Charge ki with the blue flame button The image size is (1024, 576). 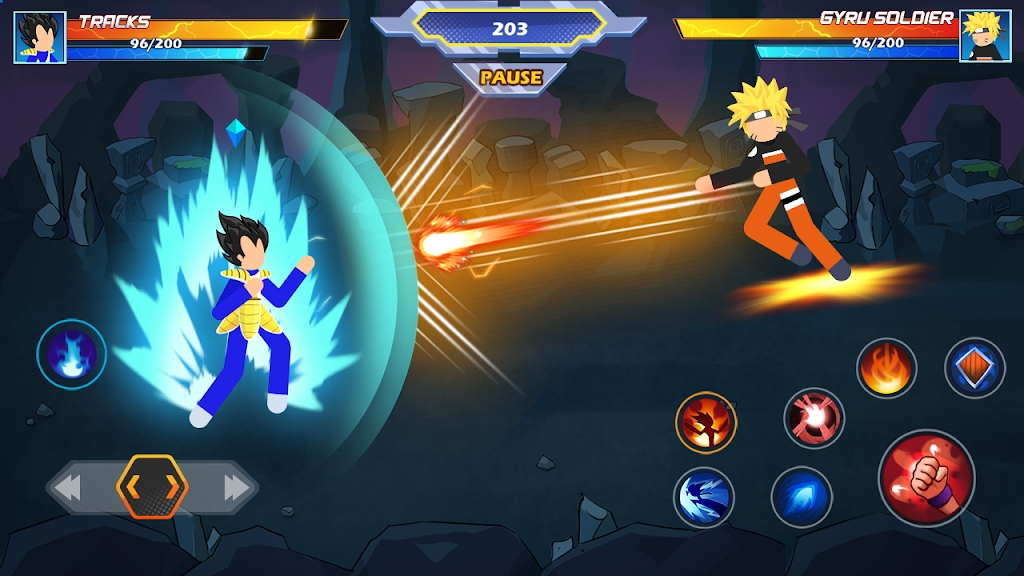[x=72, y=353]
